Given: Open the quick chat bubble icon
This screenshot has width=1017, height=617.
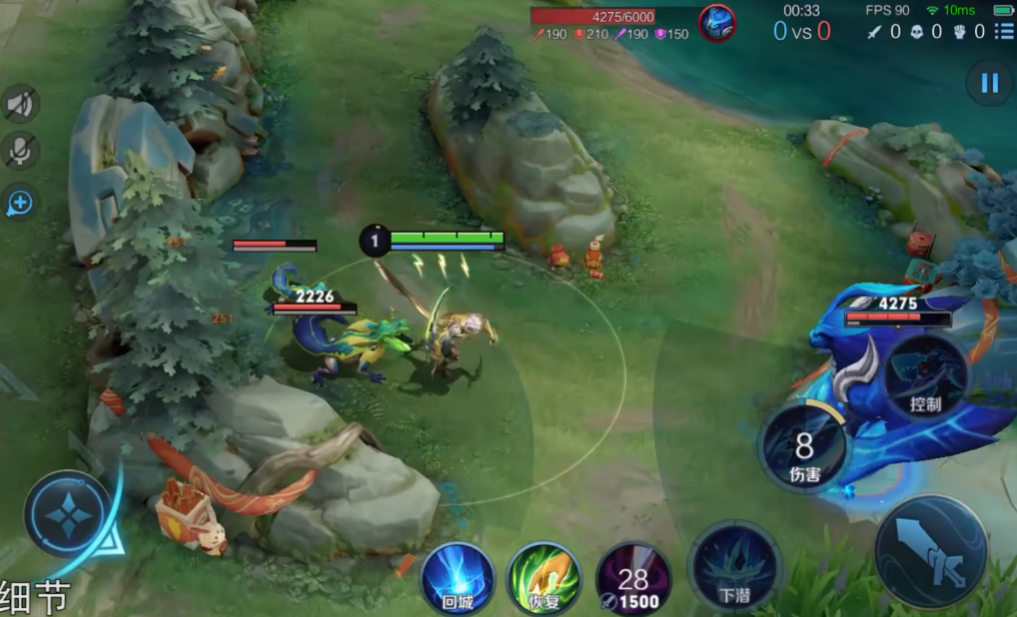Looking at the screenshot, I should tap(20, 203).
